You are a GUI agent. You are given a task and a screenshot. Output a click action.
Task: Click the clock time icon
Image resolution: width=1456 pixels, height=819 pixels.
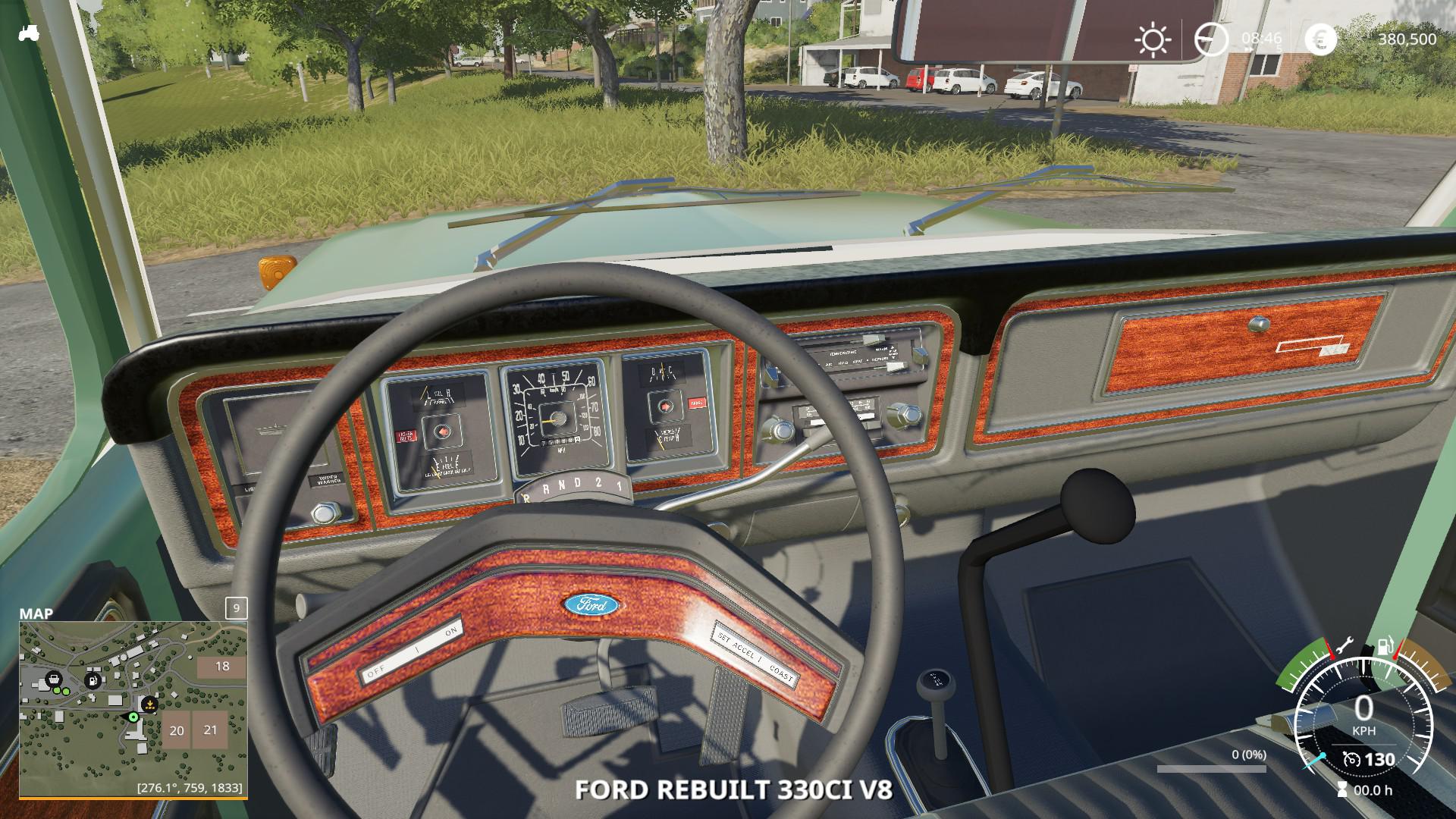(1210, 39)
